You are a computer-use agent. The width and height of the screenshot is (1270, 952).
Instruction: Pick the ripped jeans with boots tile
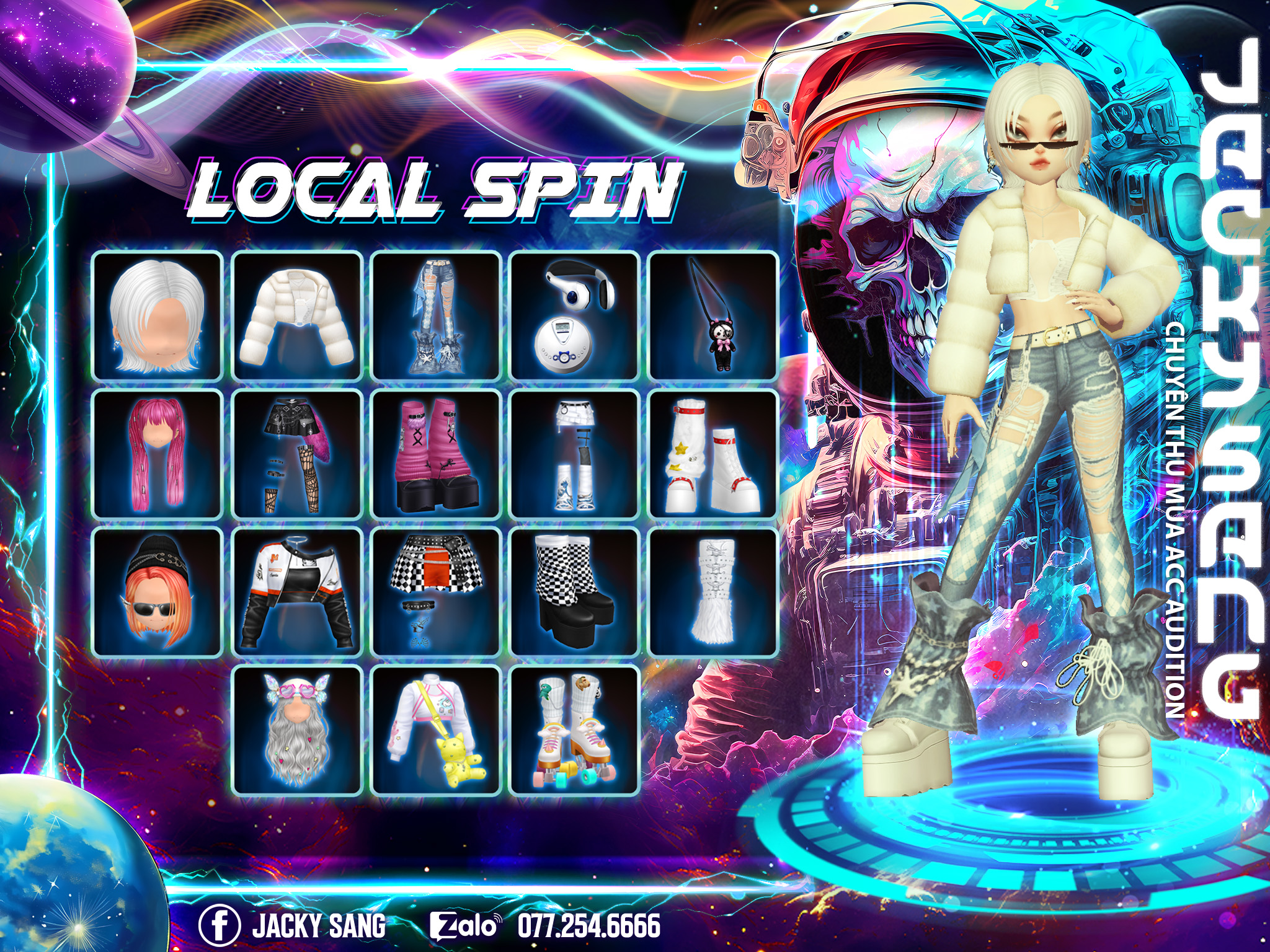(x=436, y=316)
